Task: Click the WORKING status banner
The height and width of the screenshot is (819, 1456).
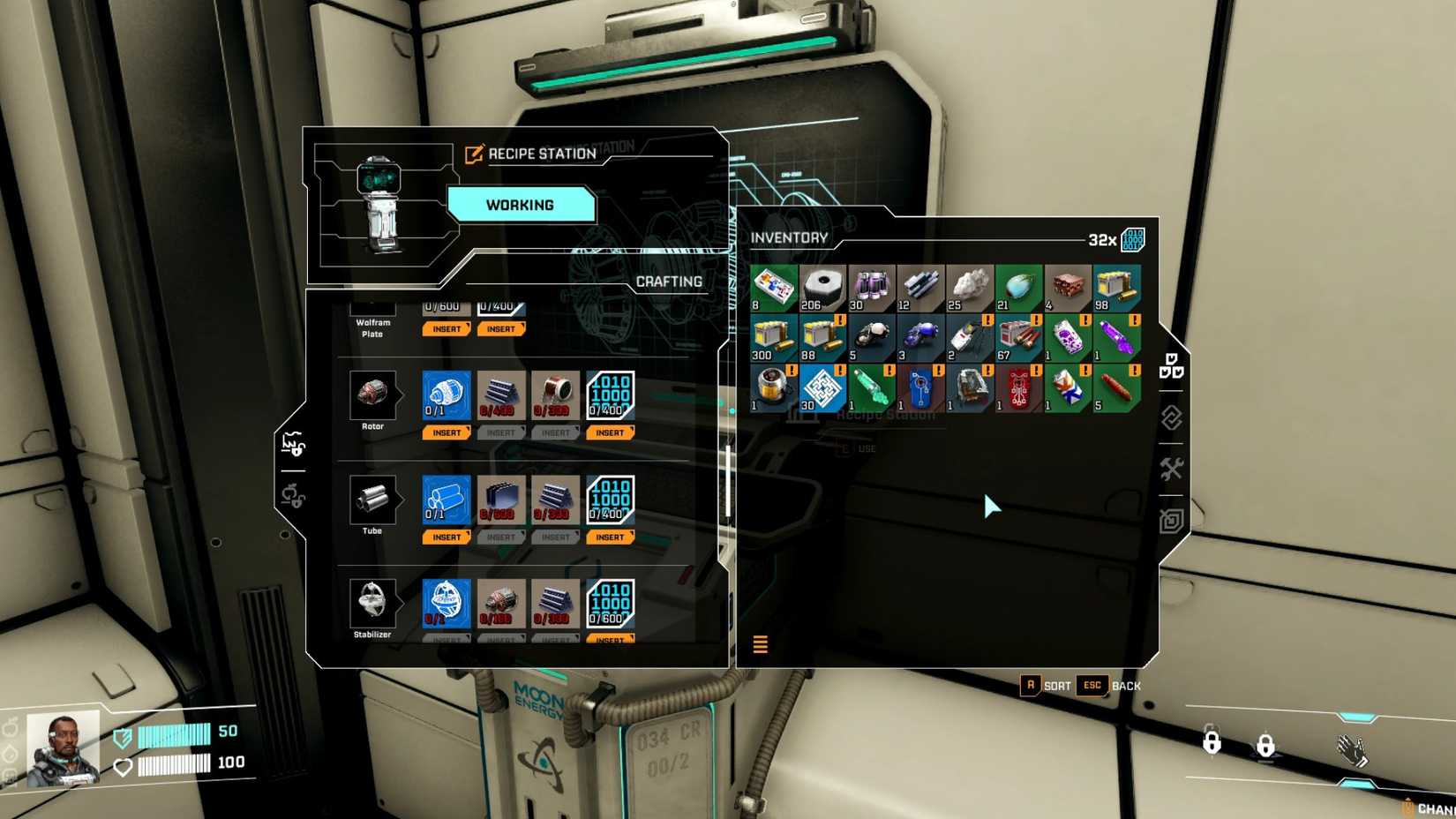Action: click(522, 205)
